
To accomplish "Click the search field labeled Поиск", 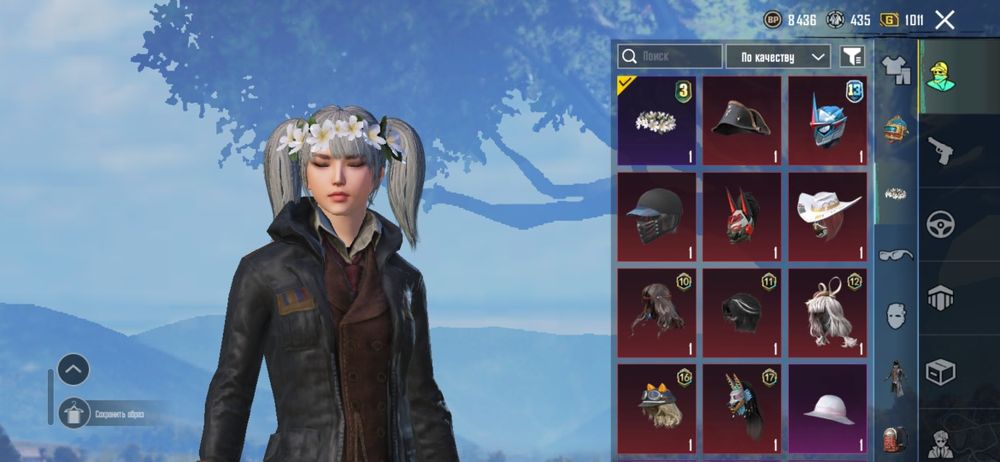I will click(670, 56).
